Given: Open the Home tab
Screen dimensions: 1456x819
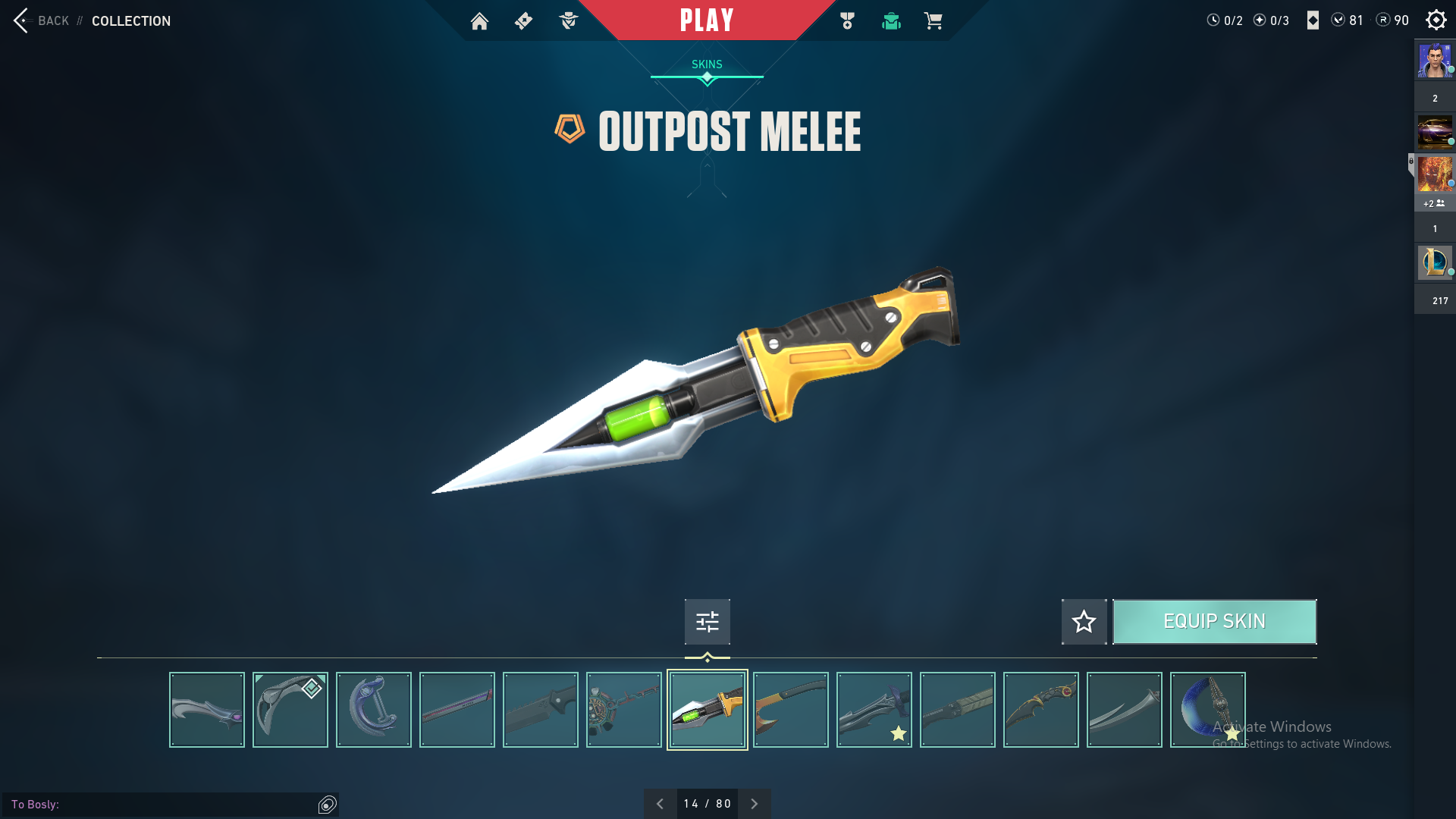Looking at the screenshot, I should tap(479, 21).
